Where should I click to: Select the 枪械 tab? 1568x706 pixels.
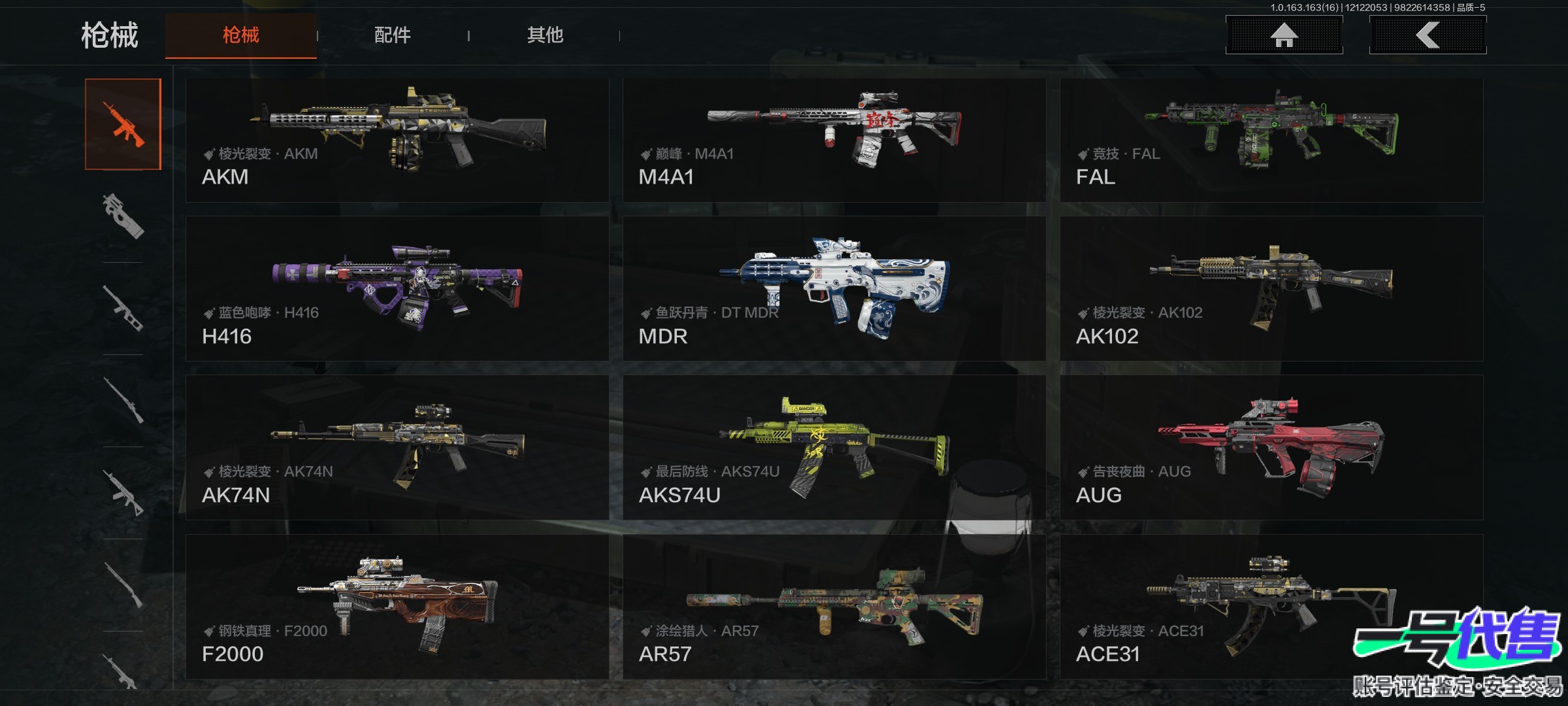point(240,35)
